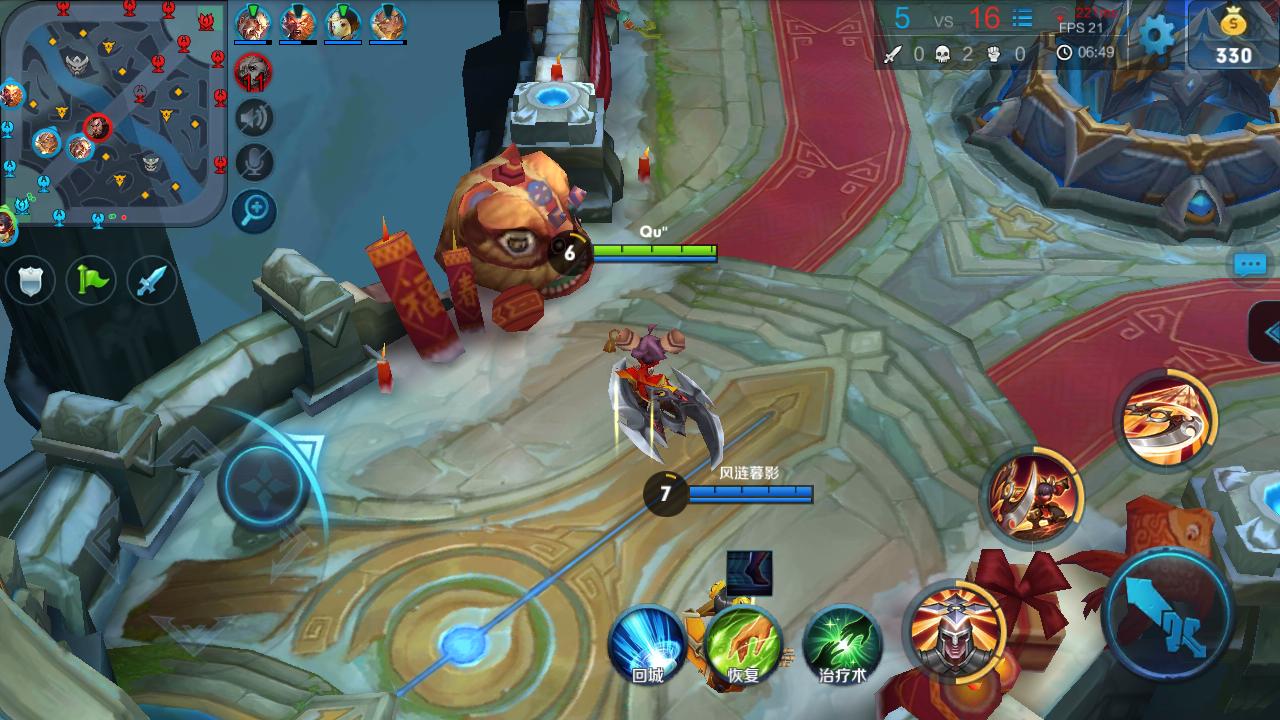Image resolution: width=1280 pixels, height=720 pixels.
Task: Open the settings gear menu
Action: click(1157, 36)
